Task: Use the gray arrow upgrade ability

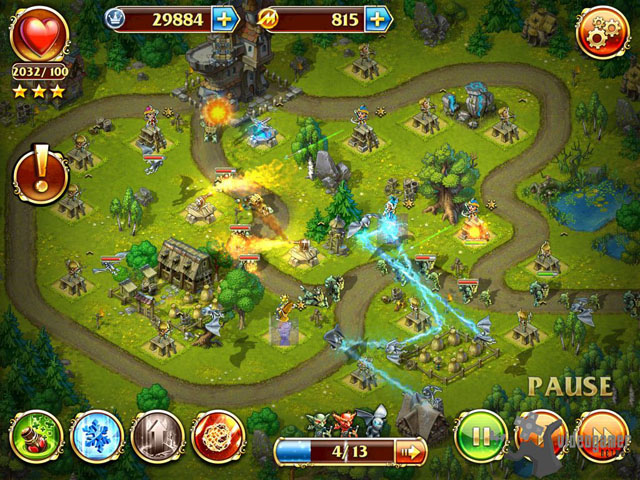Action: click(x=158, y=437)
